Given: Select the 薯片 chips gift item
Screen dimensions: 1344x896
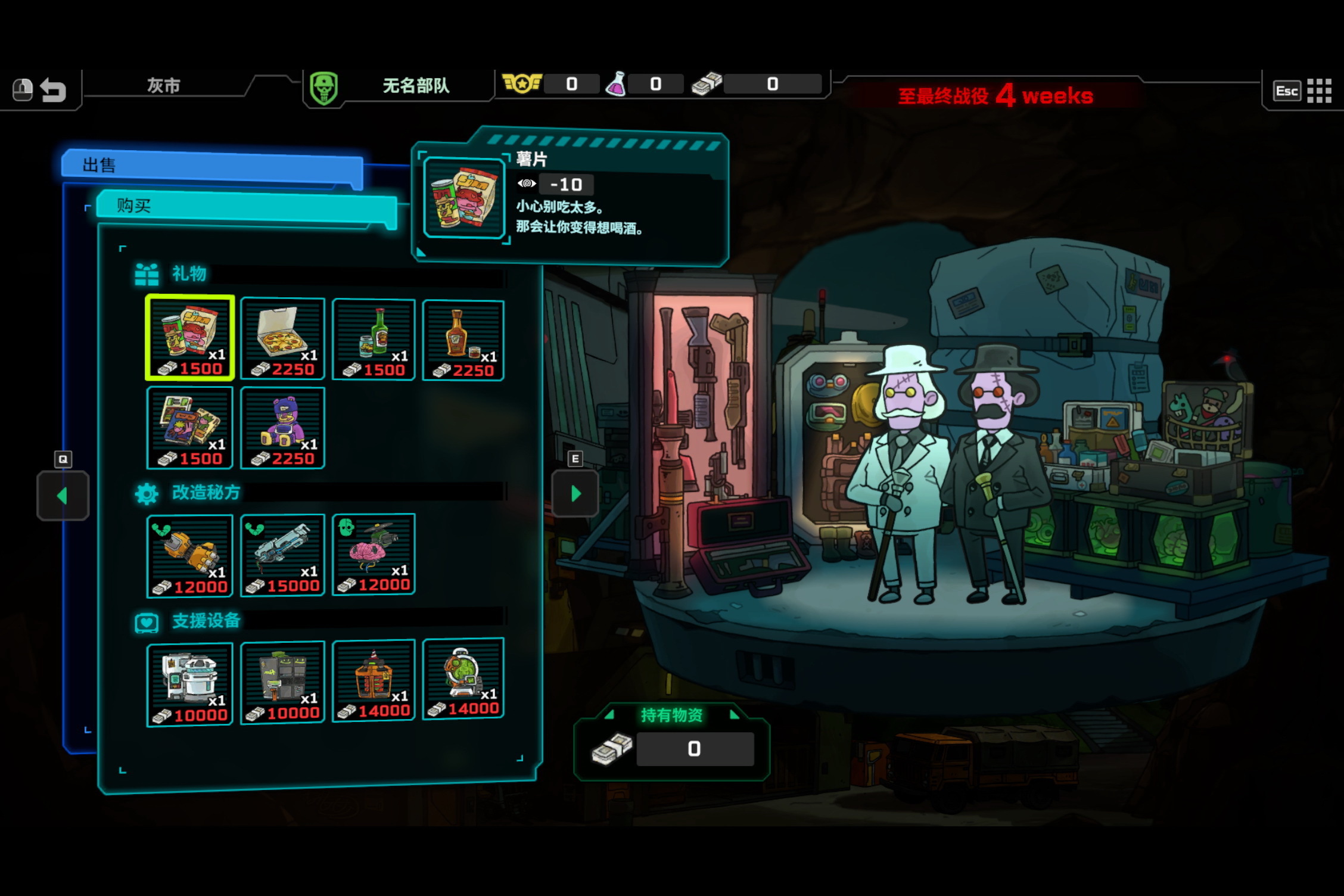Looking at the screenshot, I should pos(190,337).
